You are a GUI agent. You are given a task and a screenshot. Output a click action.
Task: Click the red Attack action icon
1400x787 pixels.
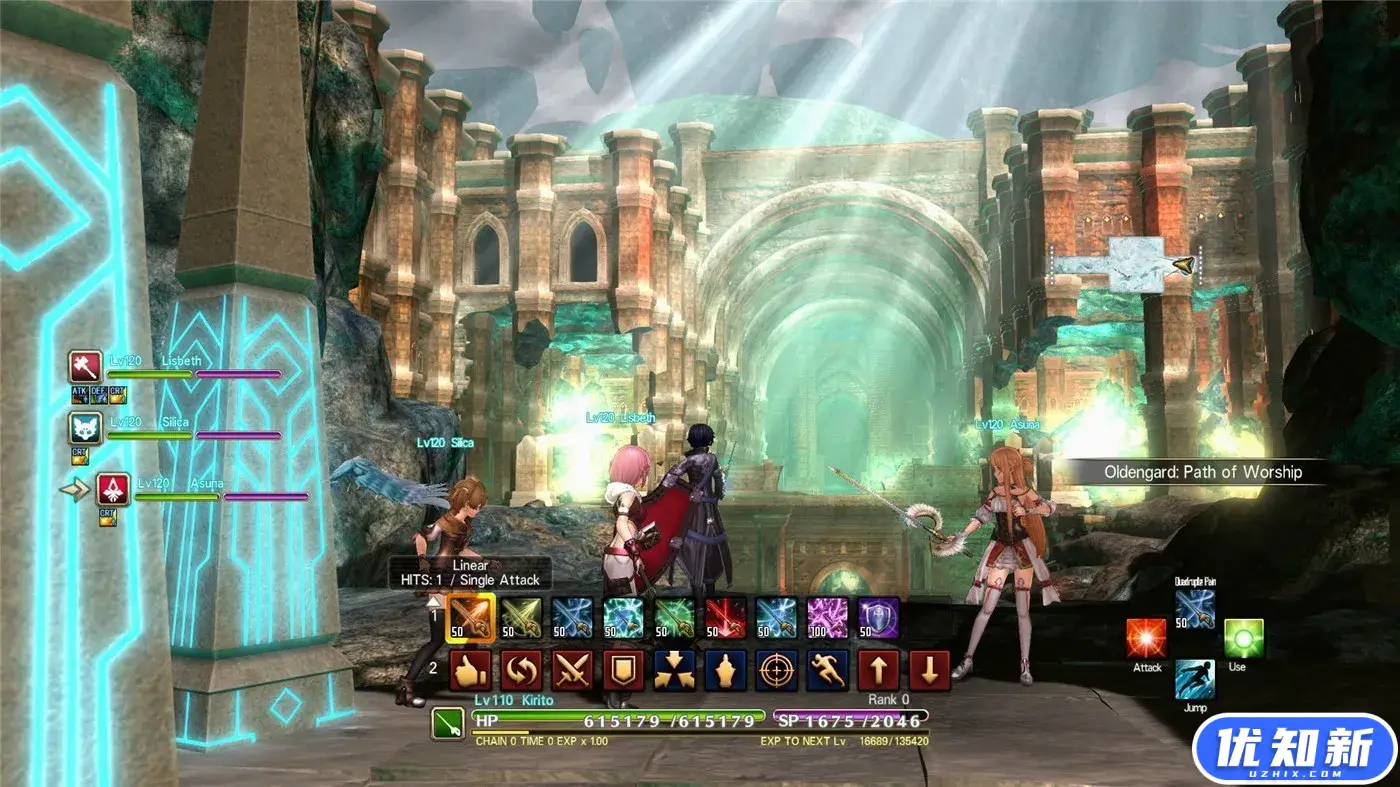pos(1146,638)
